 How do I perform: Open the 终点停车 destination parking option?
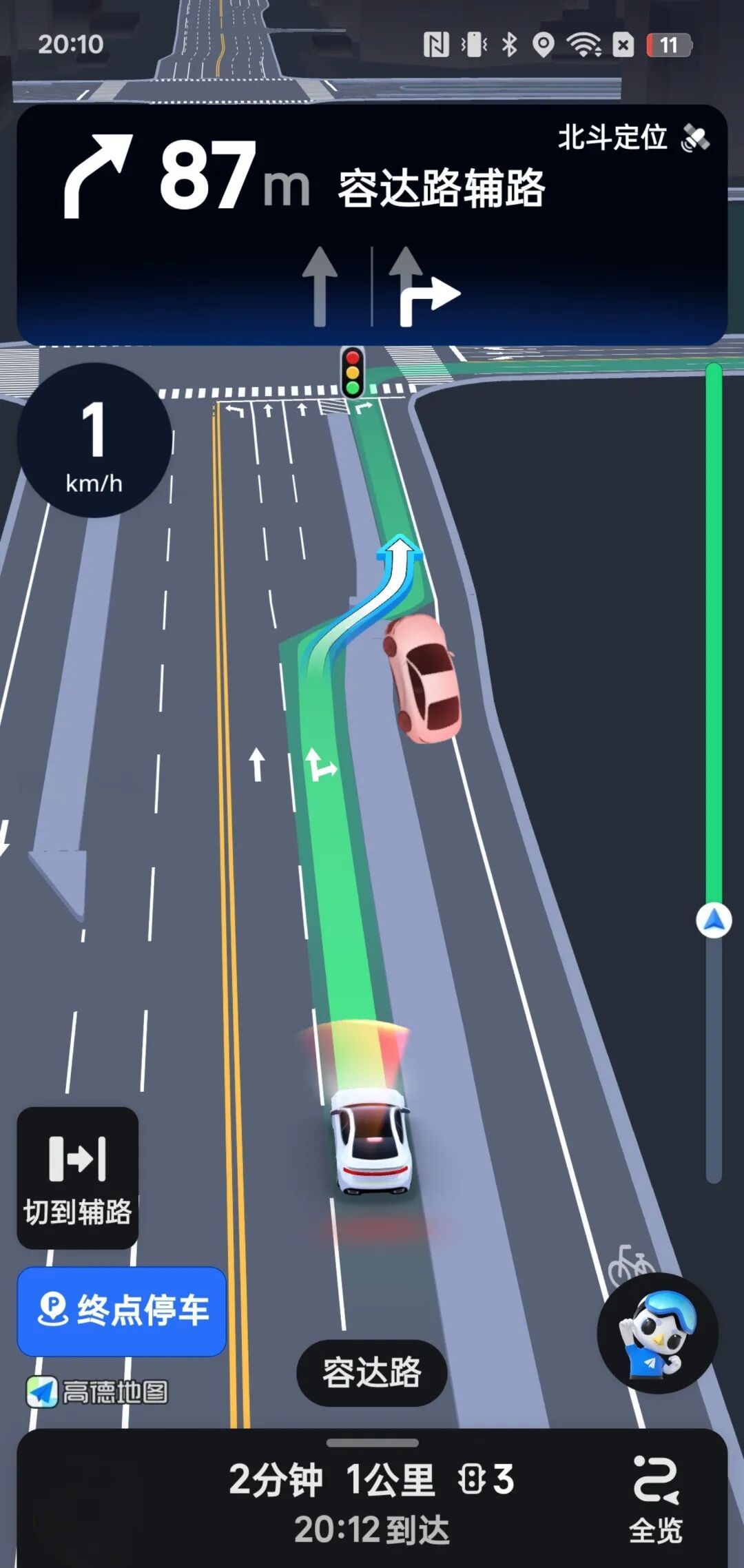[x=122, y=1310]
